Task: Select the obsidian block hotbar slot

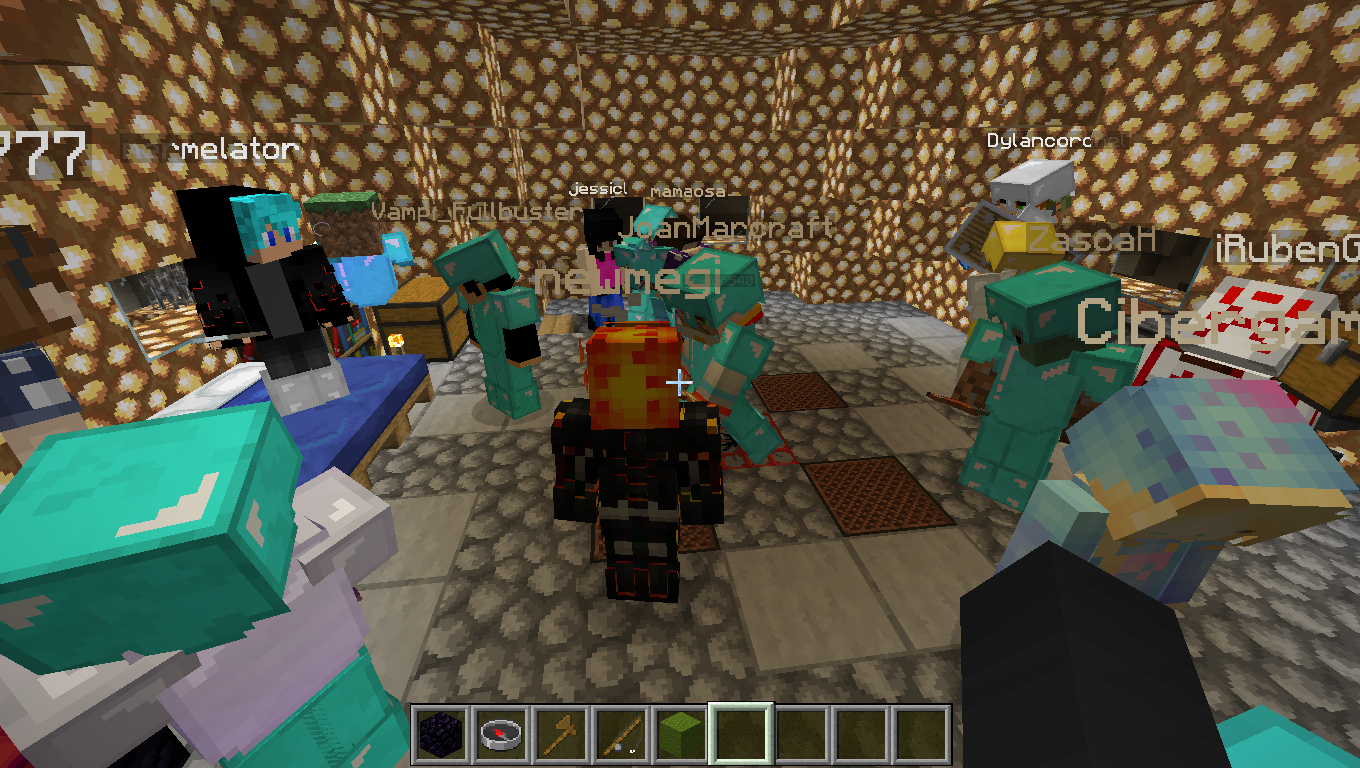Action: [440, 735]
